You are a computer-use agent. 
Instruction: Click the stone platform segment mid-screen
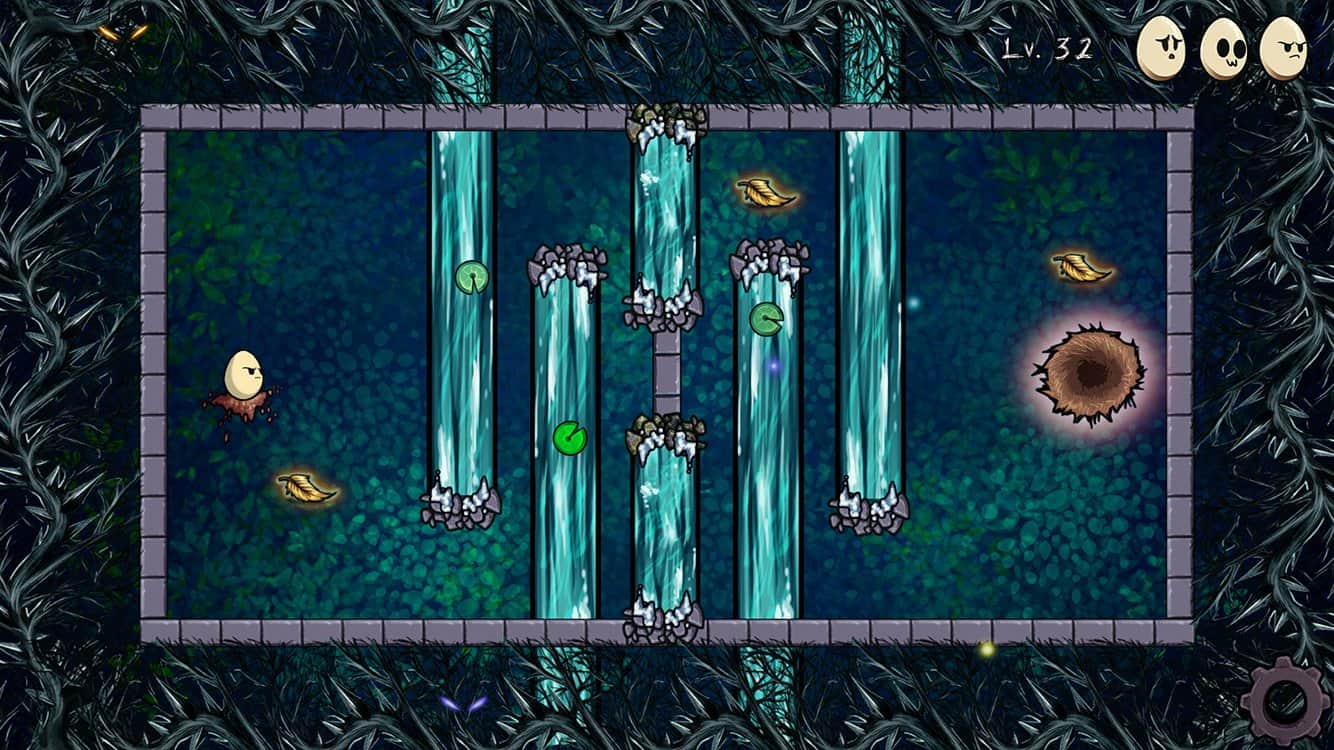coord(665,373)
